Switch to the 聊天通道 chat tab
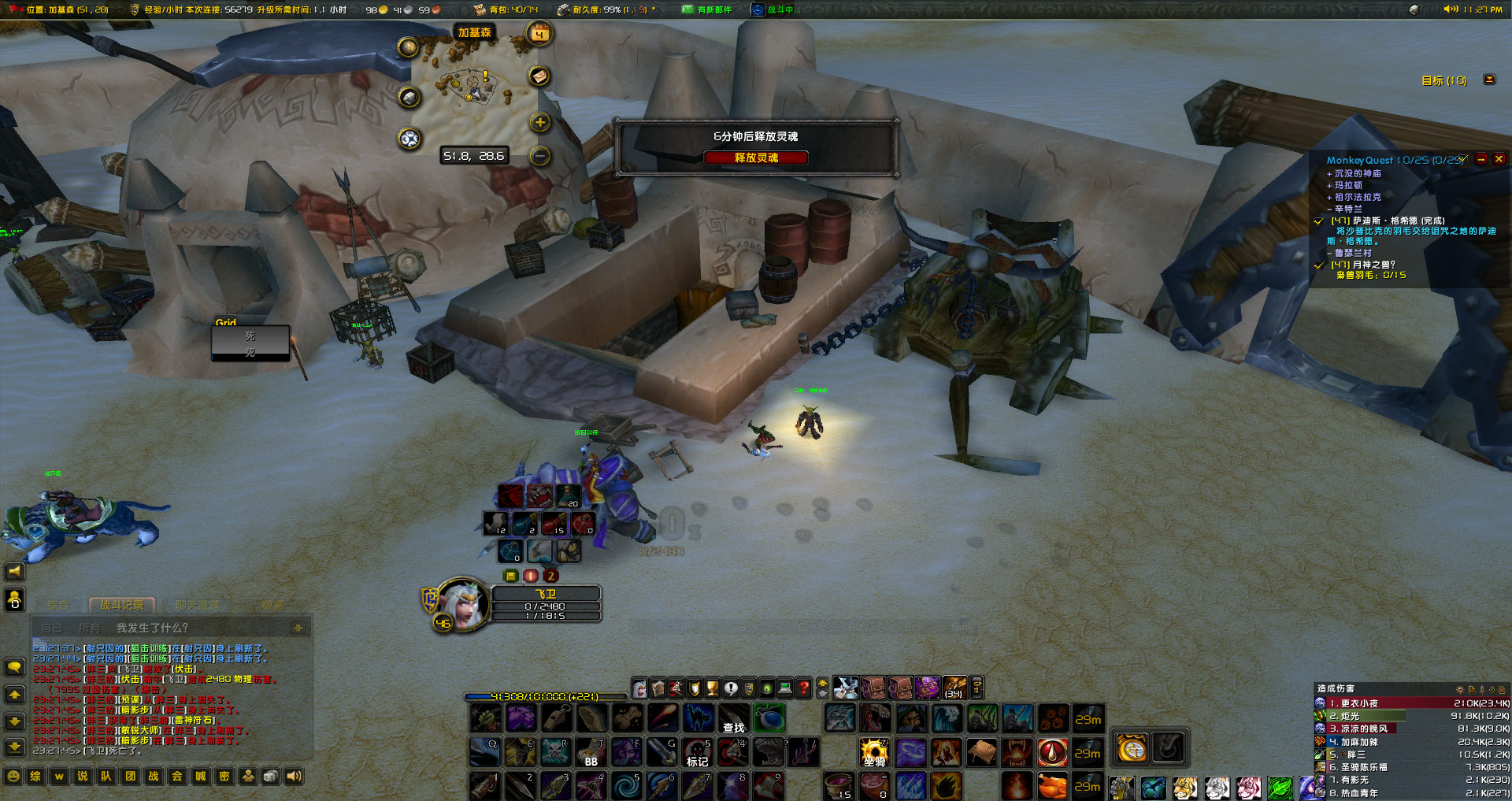The image size is (1512, 801). tap(198, 605)
